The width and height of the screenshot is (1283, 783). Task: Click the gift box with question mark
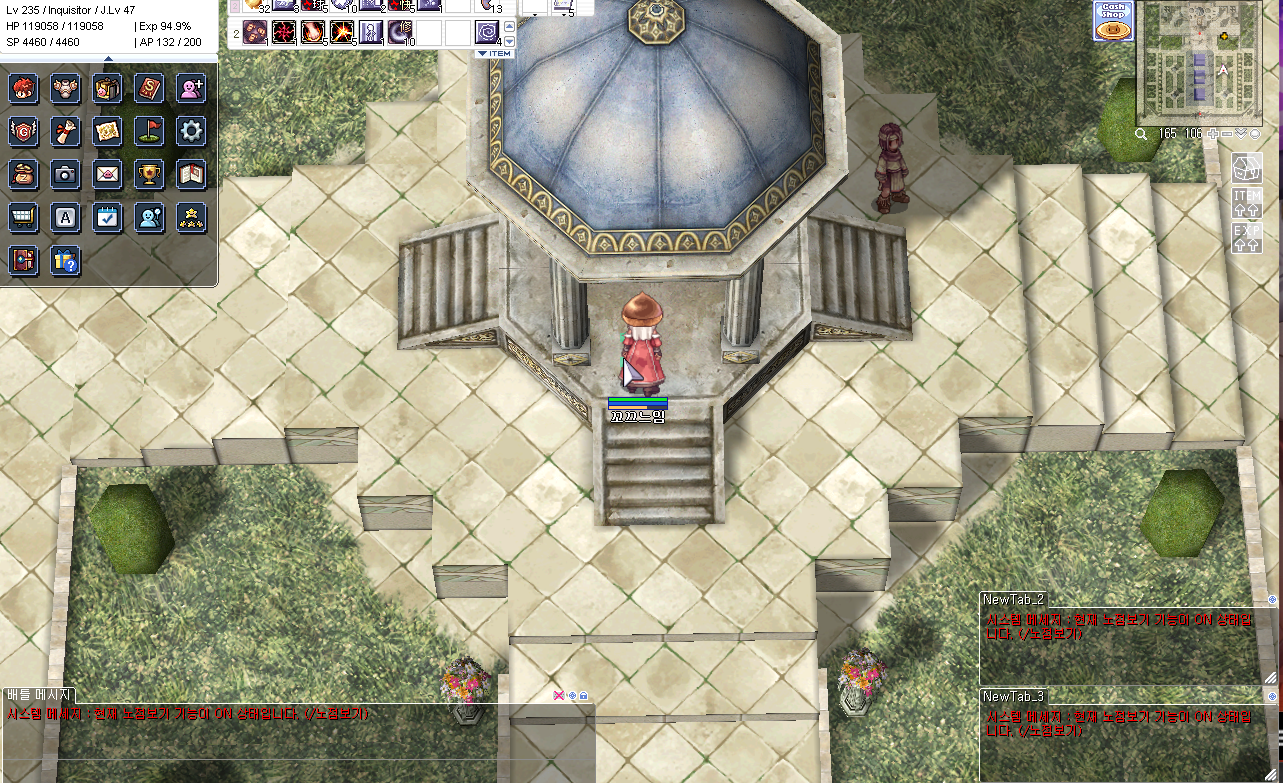click(65, 261)
